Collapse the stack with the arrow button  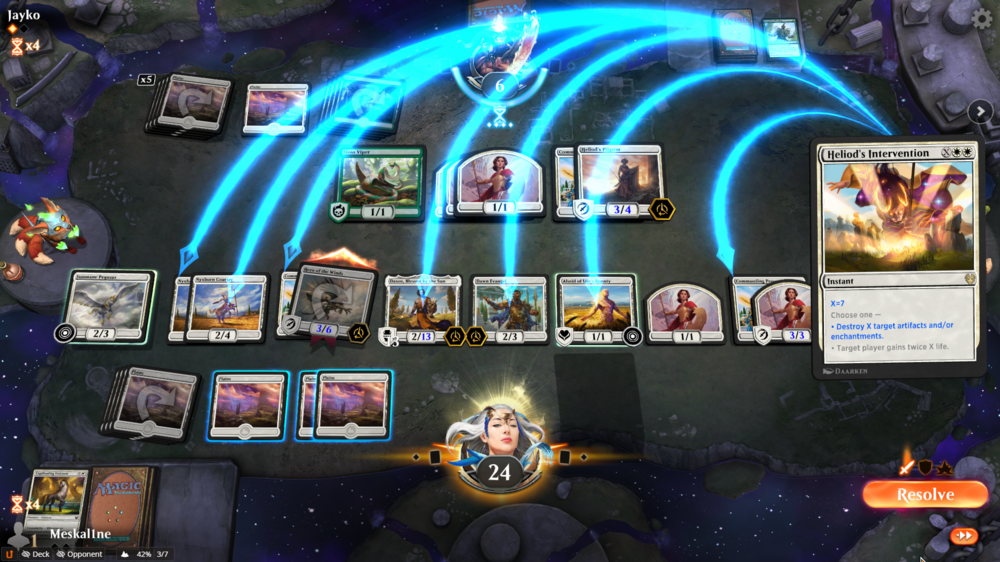pos(979,112)
